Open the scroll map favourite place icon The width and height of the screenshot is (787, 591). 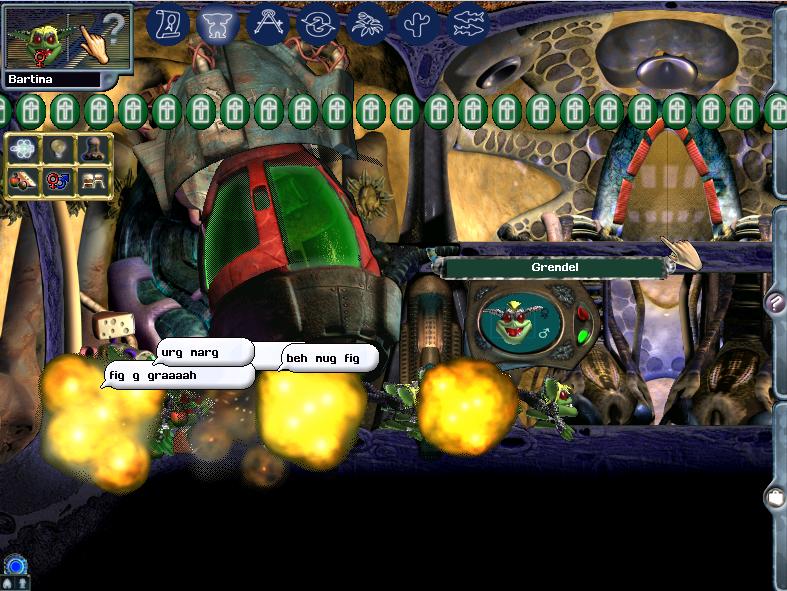[x=169, y=24]
